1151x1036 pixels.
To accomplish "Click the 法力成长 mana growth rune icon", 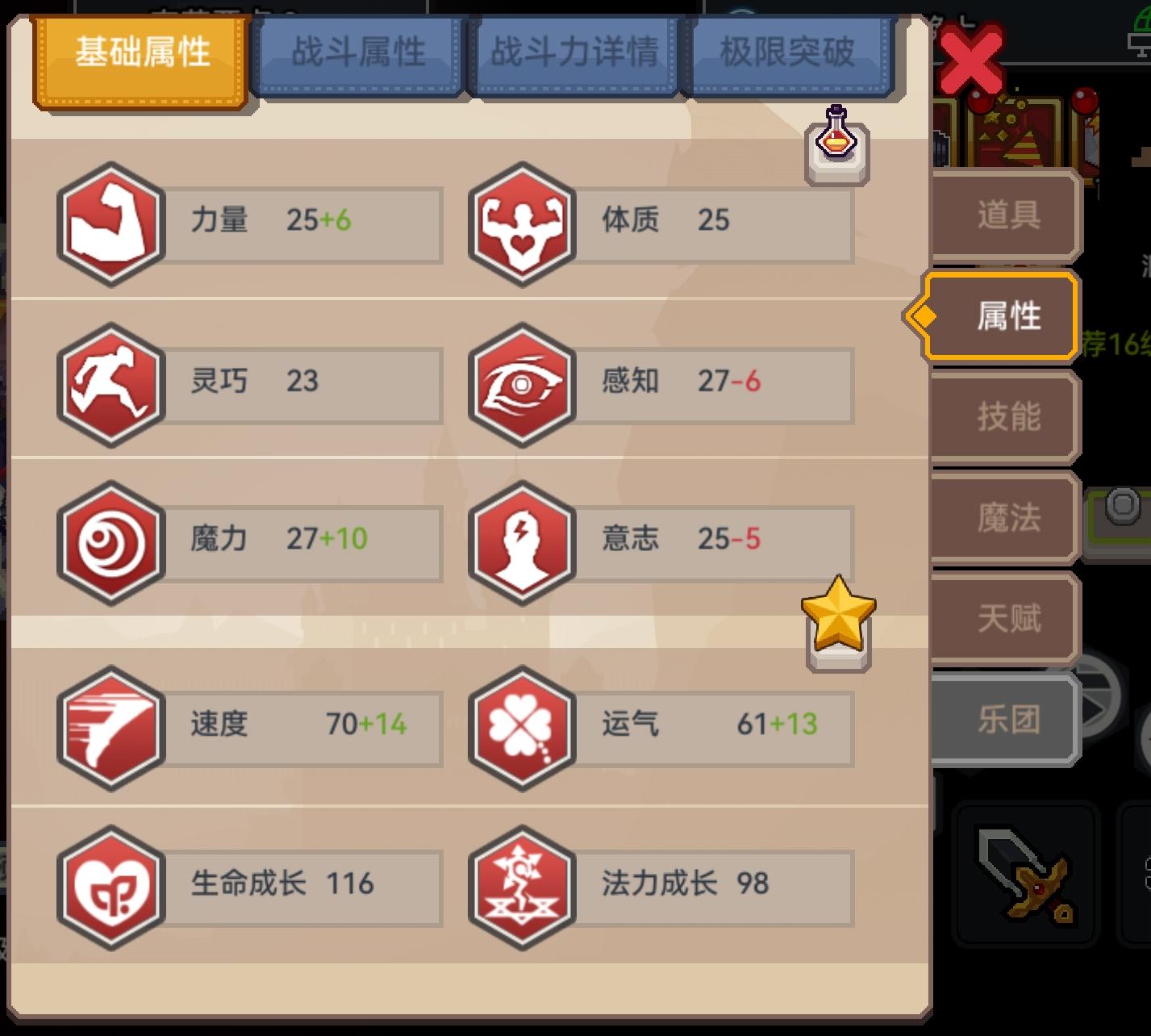I will 523,888.
